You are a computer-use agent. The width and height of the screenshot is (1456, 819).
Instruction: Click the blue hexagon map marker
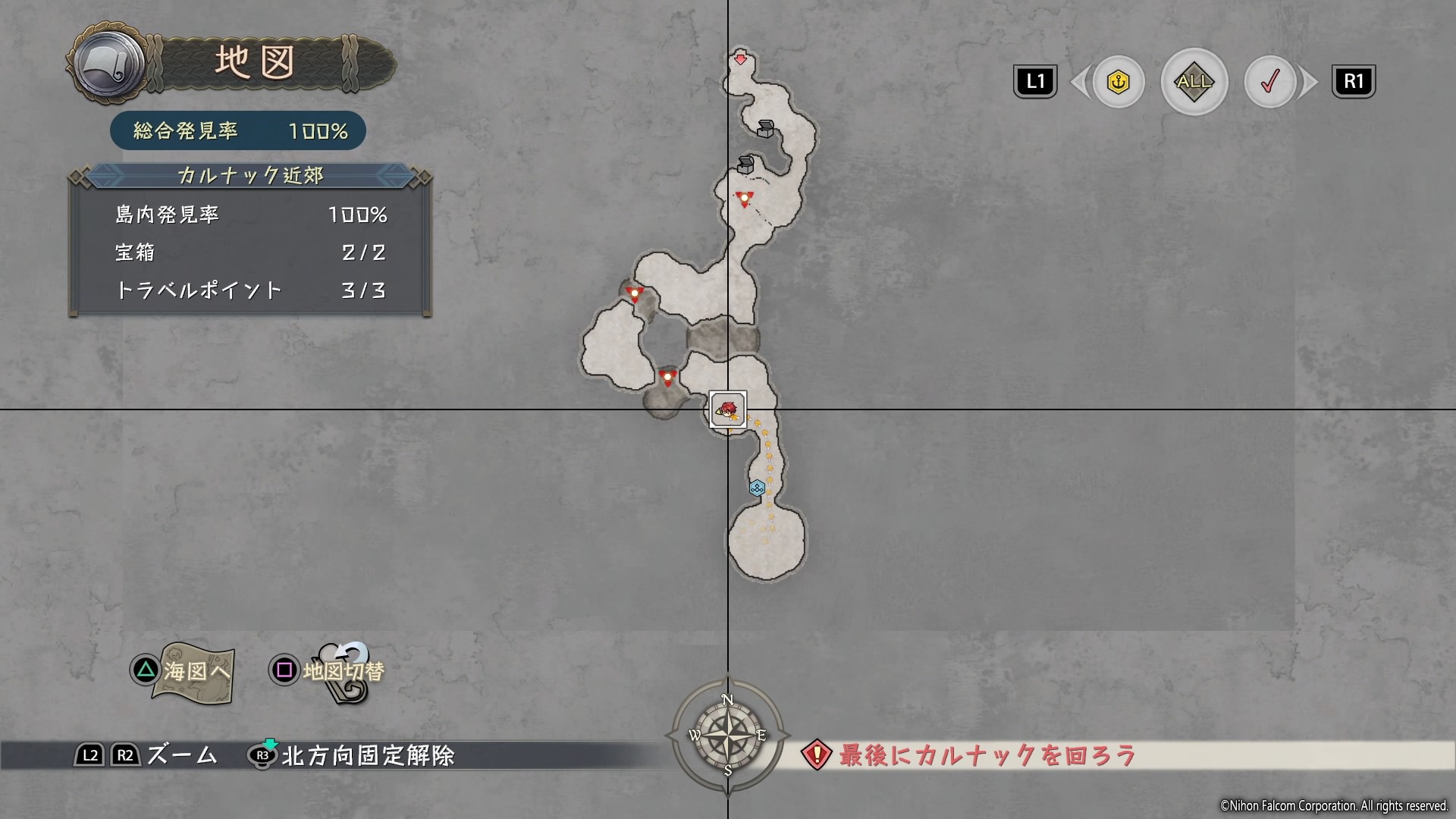pos(756,488)
